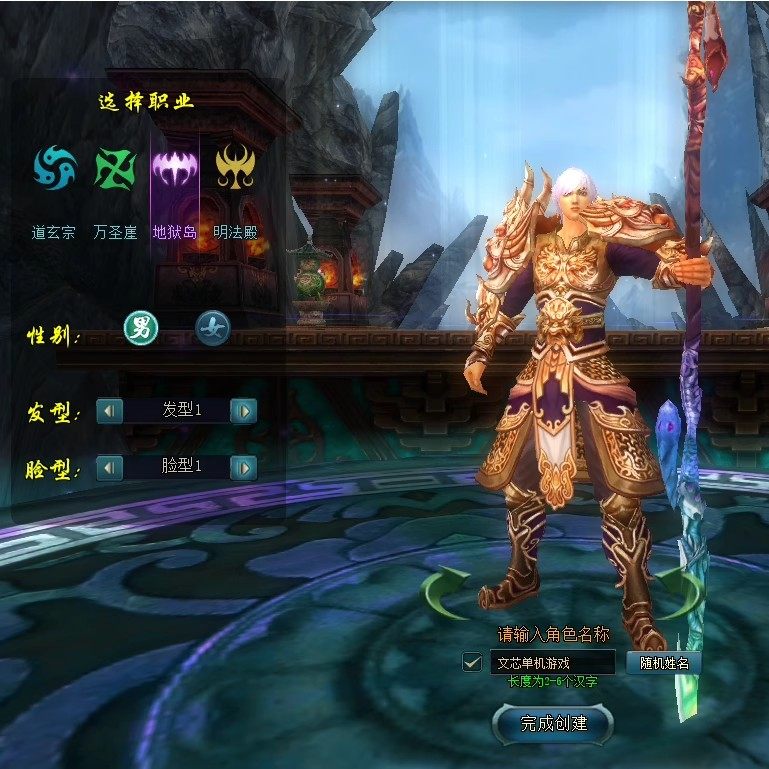The height and width of the screenshot is (769, 769).
Task: Pick the 地狱岛 class icon
Action: tap(174, 168)
